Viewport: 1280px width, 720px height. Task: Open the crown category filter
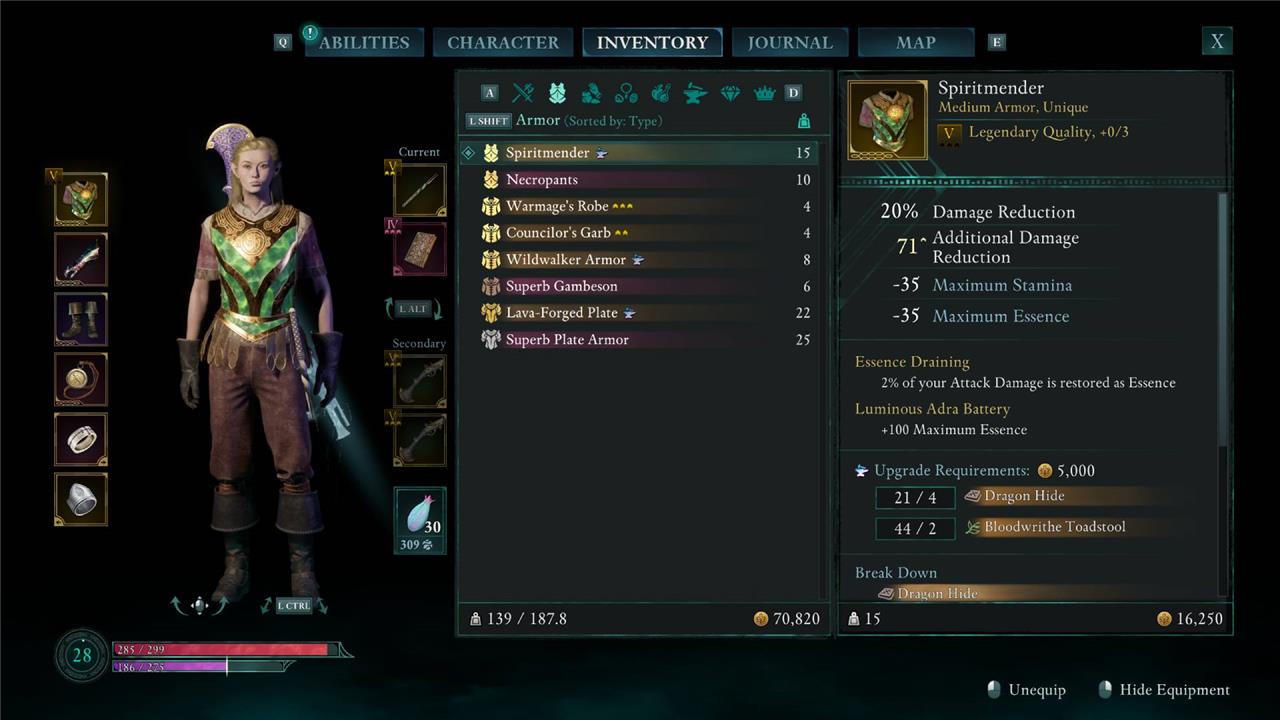764,93
